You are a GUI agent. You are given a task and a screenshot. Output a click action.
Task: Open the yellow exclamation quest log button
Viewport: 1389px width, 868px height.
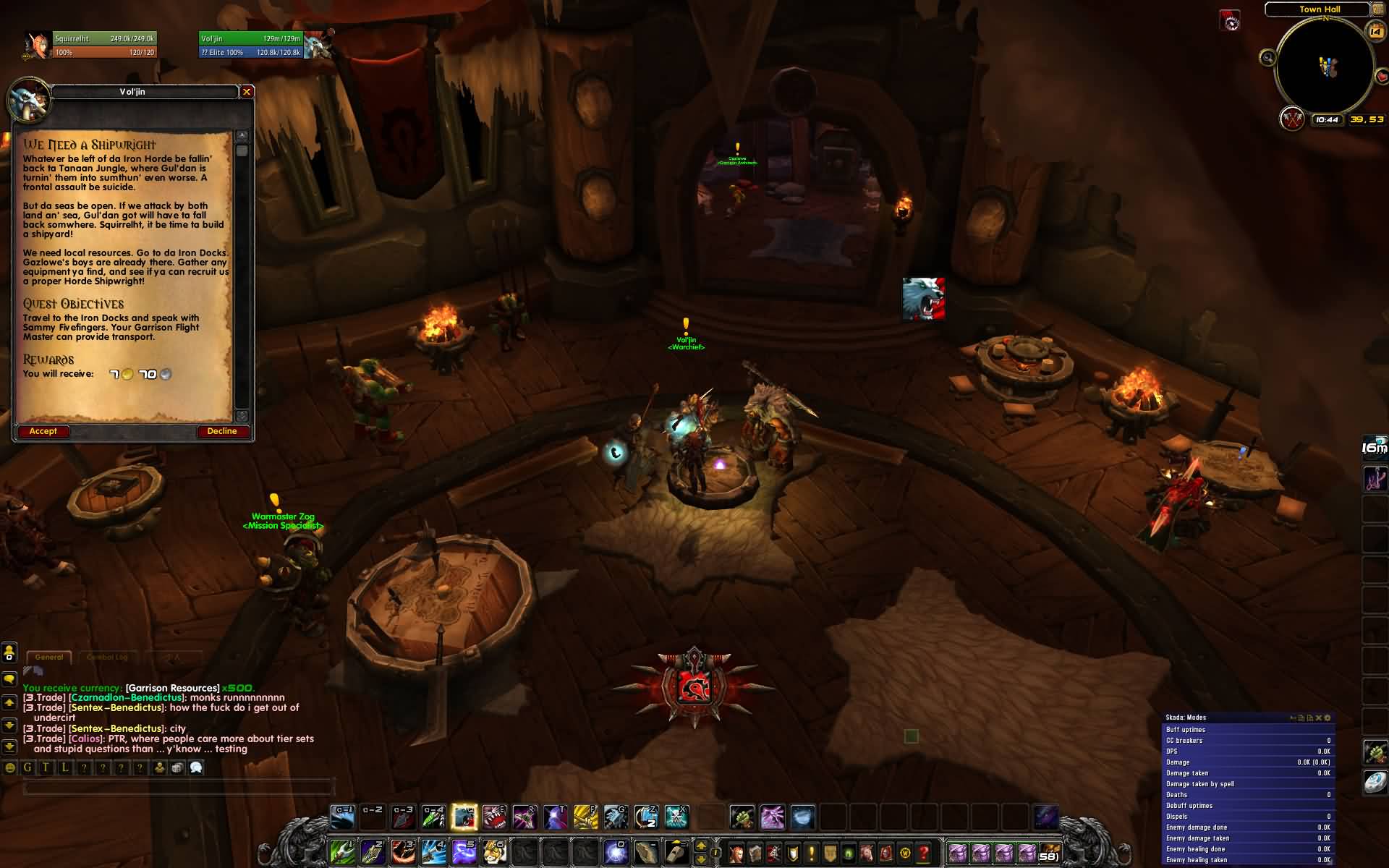point(812,853)
